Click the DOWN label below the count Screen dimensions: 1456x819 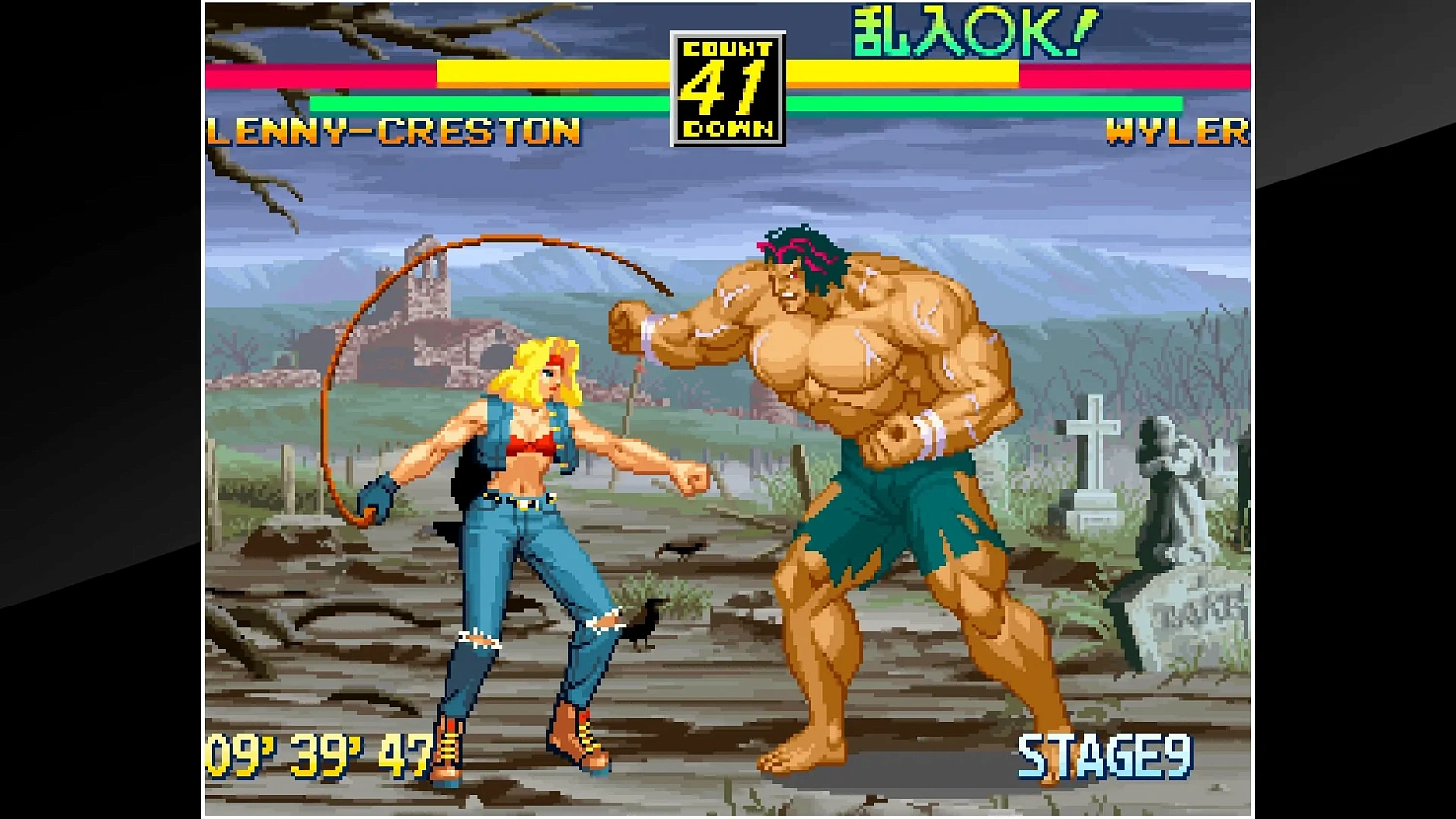pyautogui.click(x=726, y=124)
